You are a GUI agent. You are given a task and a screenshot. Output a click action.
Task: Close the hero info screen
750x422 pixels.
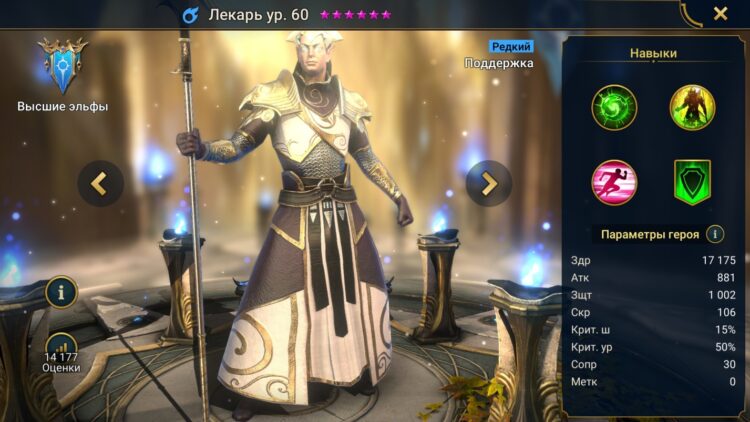coord(720,14)
